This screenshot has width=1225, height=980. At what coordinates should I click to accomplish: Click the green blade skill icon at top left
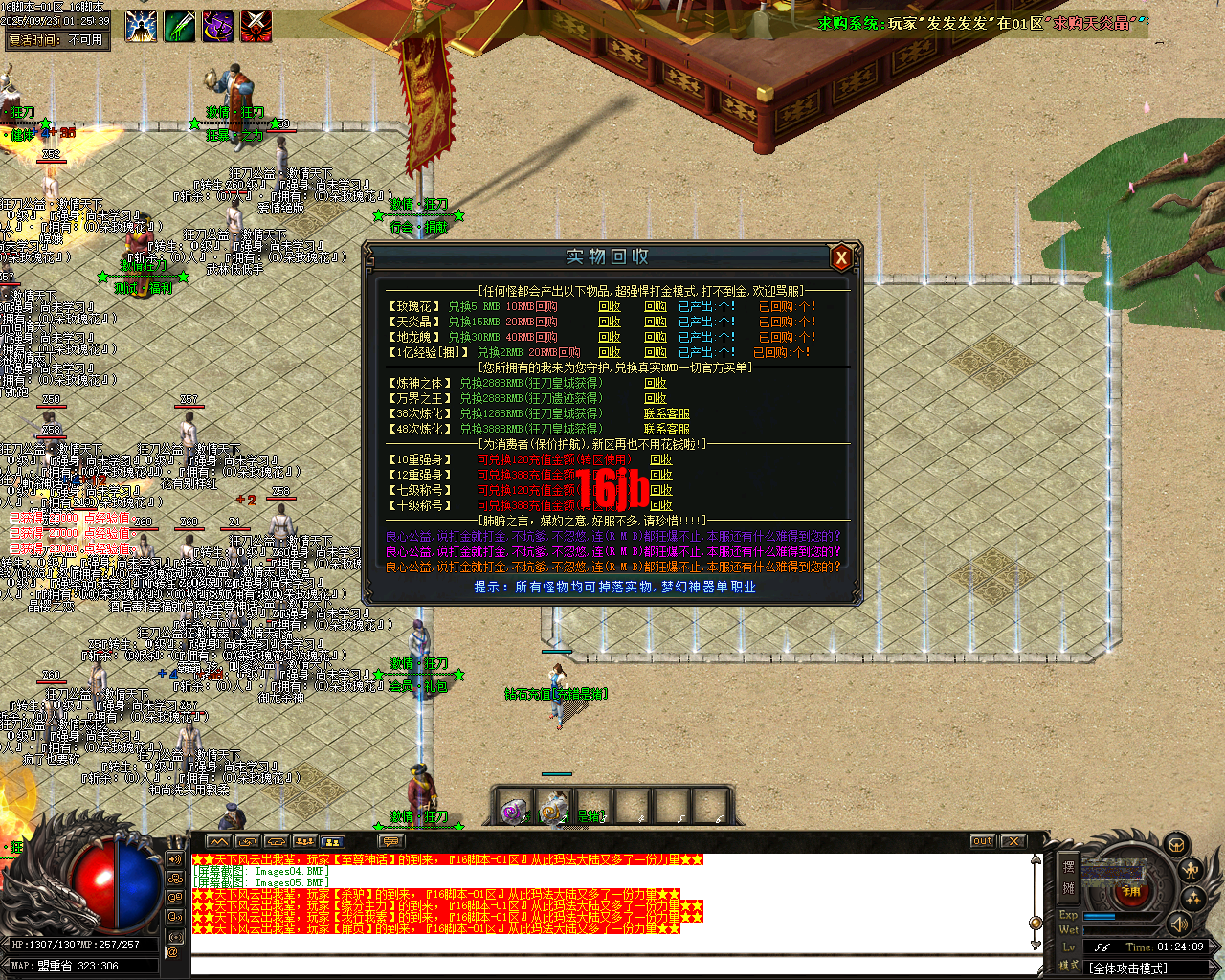[x=179, y=26]
